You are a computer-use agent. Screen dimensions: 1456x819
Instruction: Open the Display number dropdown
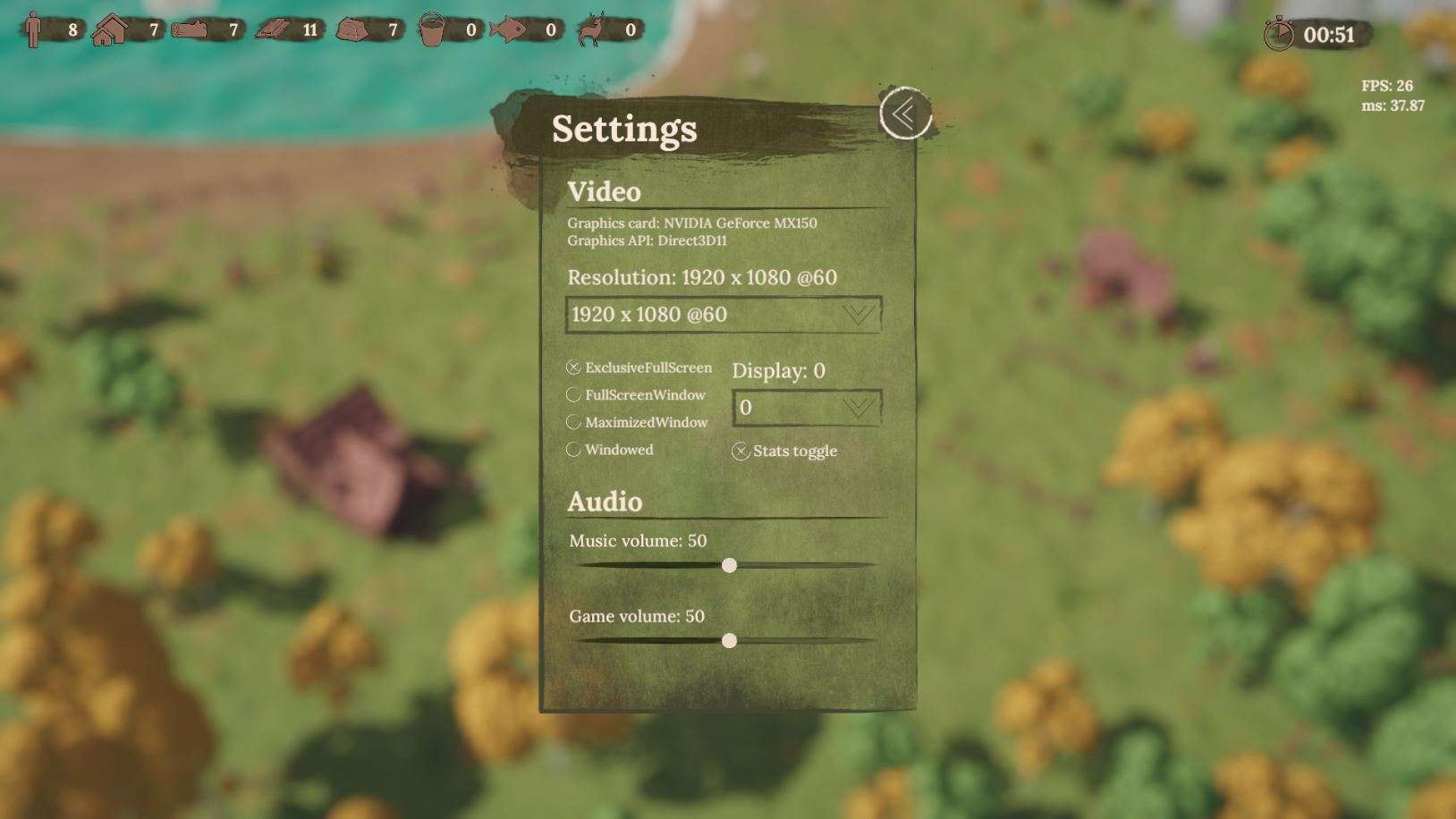click(x=807, y=408)
